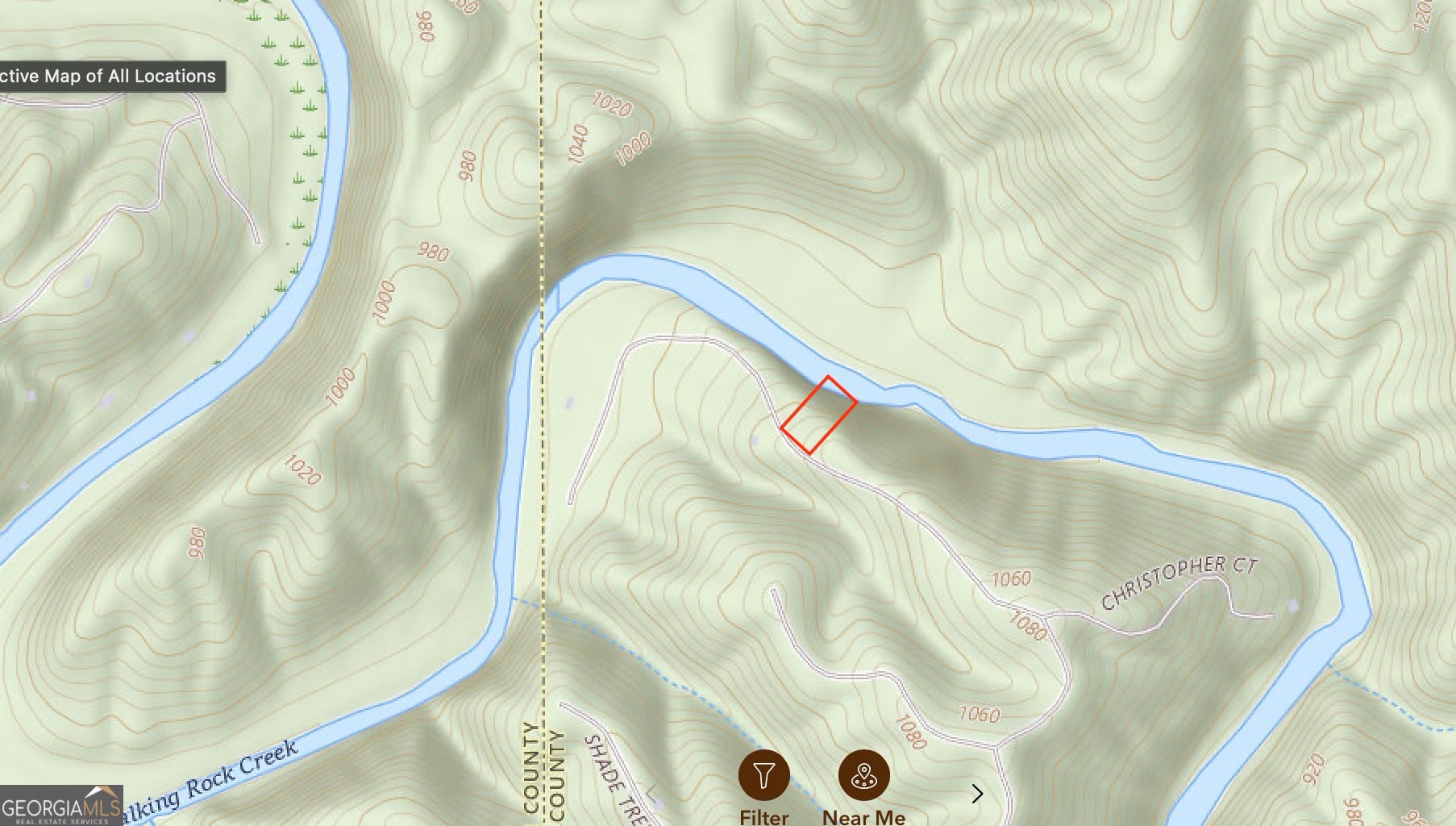Click the Georgia MLS logo
1456x826 pixels.
61,806
